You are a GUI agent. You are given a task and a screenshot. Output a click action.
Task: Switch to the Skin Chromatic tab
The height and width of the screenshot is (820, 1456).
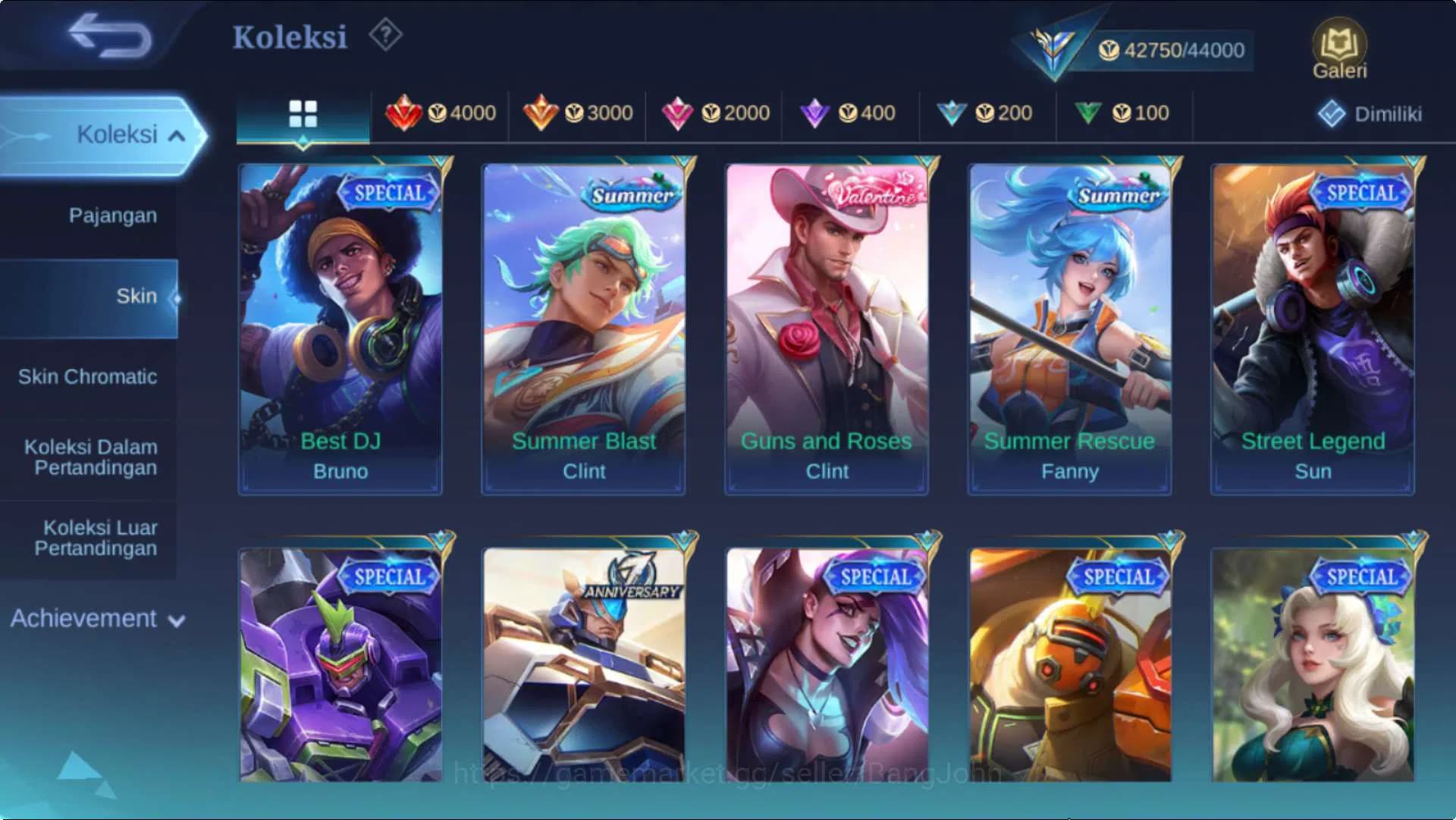[x=89, y=376]
